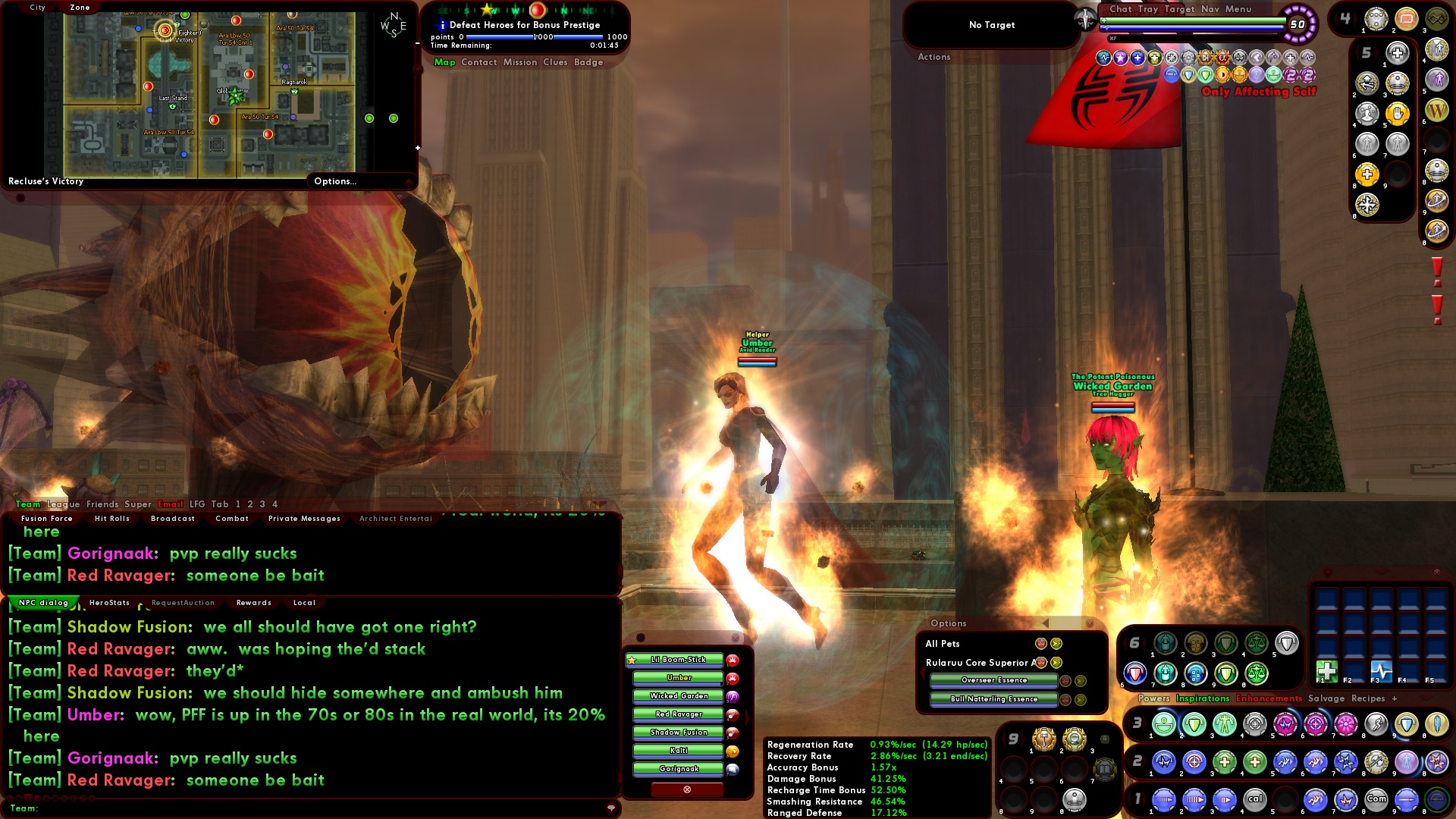Viewport: 1456px width, 819px height.
Task: Switch to the Contact tab in mission window
Action: pyautogui.click(x=479, y=62)
